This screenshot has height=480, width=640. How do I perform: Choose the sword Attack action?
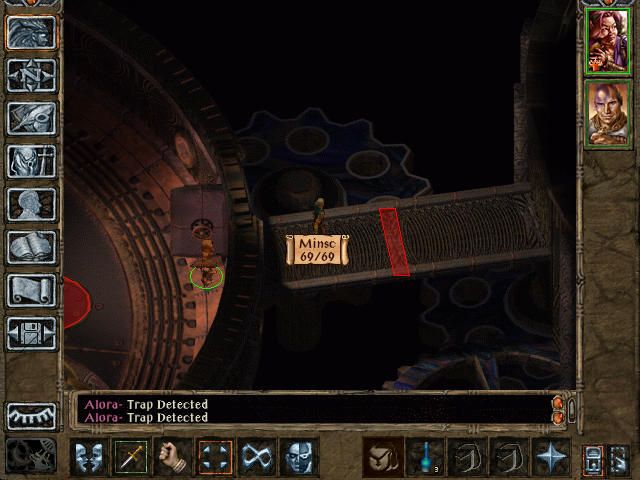coord(131,457)
